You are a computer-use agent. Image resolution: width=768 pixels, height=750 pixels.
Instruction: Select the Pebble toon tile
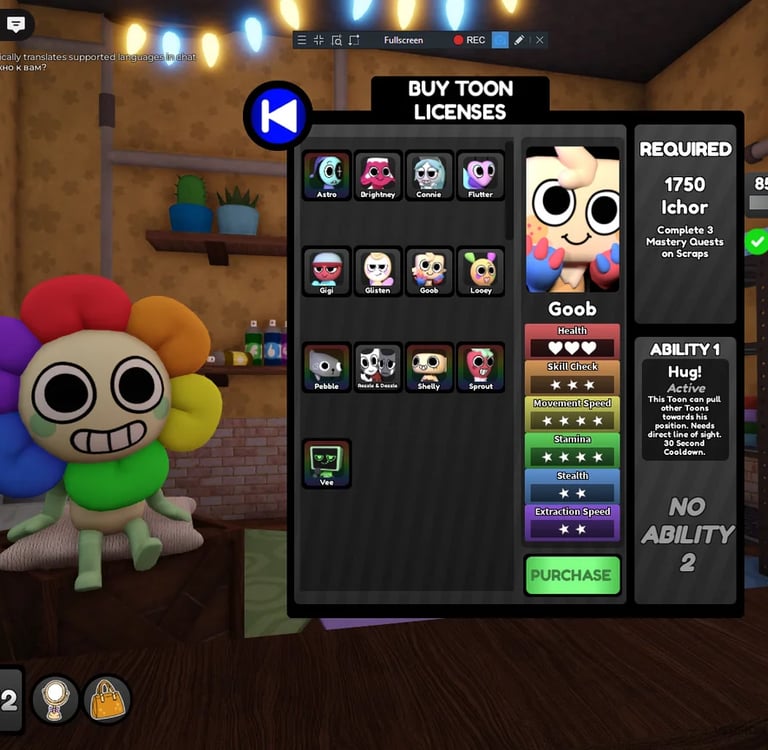coord(327,367)
